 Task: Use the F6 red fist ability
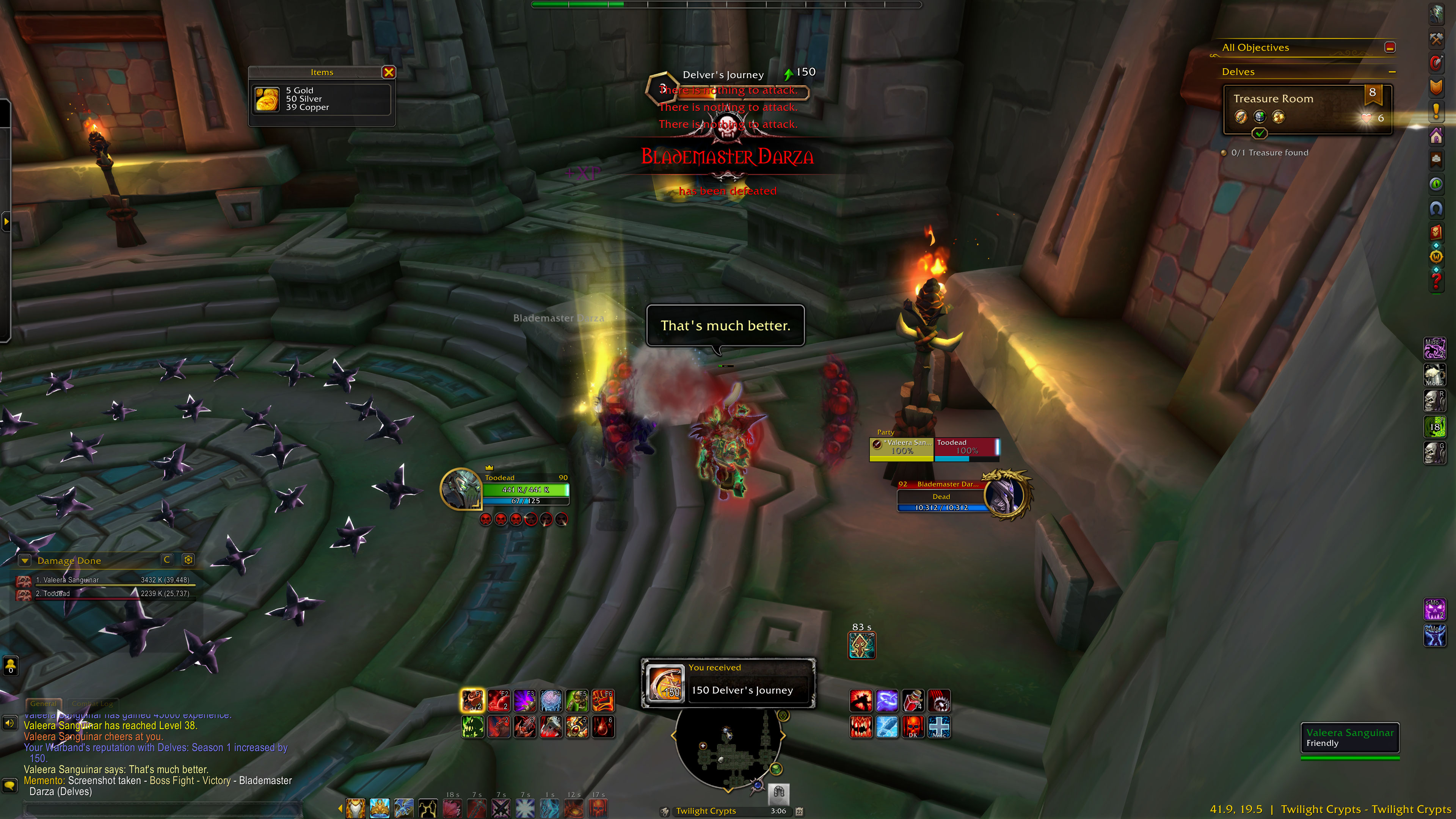[x=602, y=701]
